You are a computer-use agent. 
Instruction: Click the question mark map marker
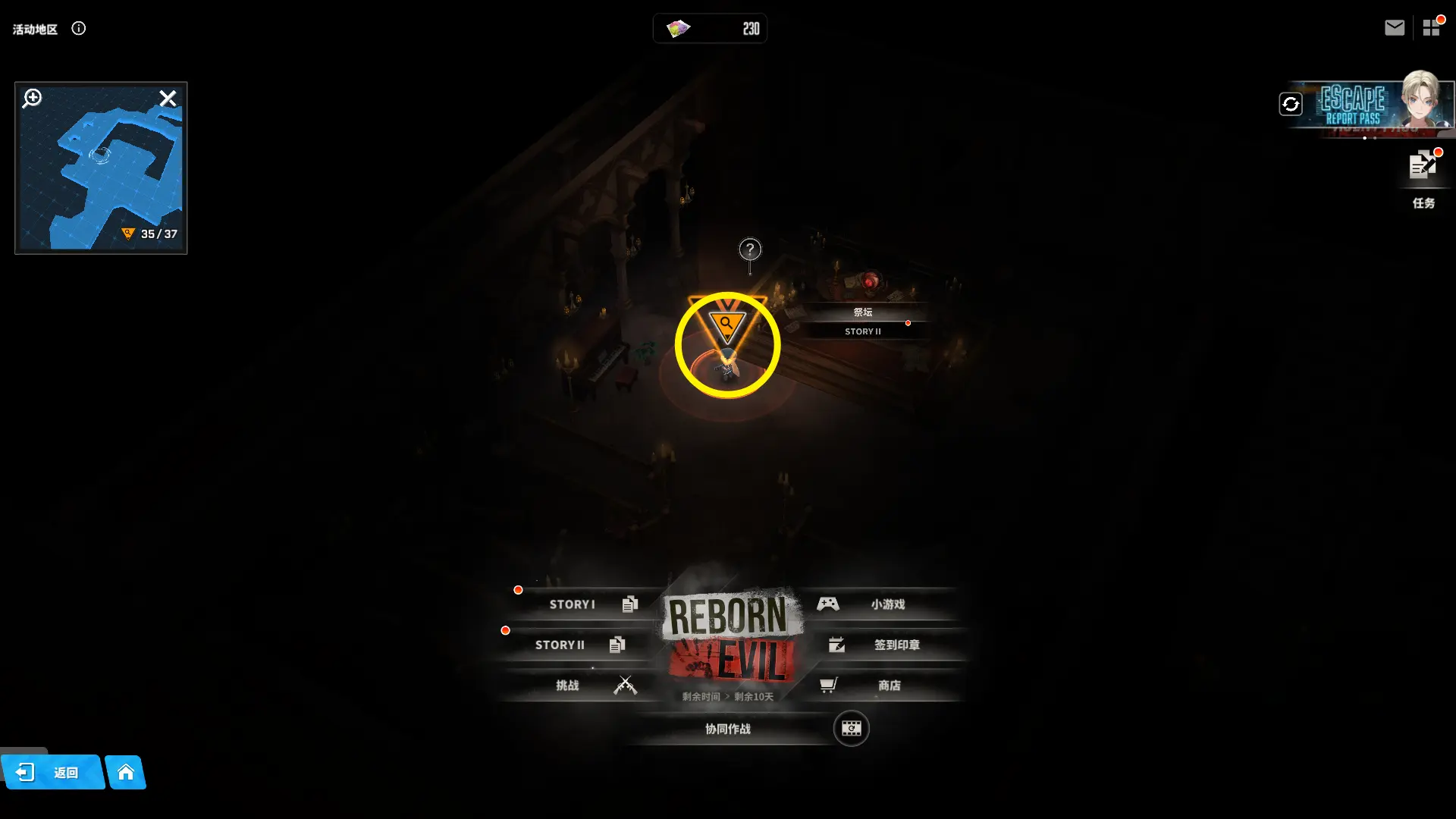pos(750,249)
